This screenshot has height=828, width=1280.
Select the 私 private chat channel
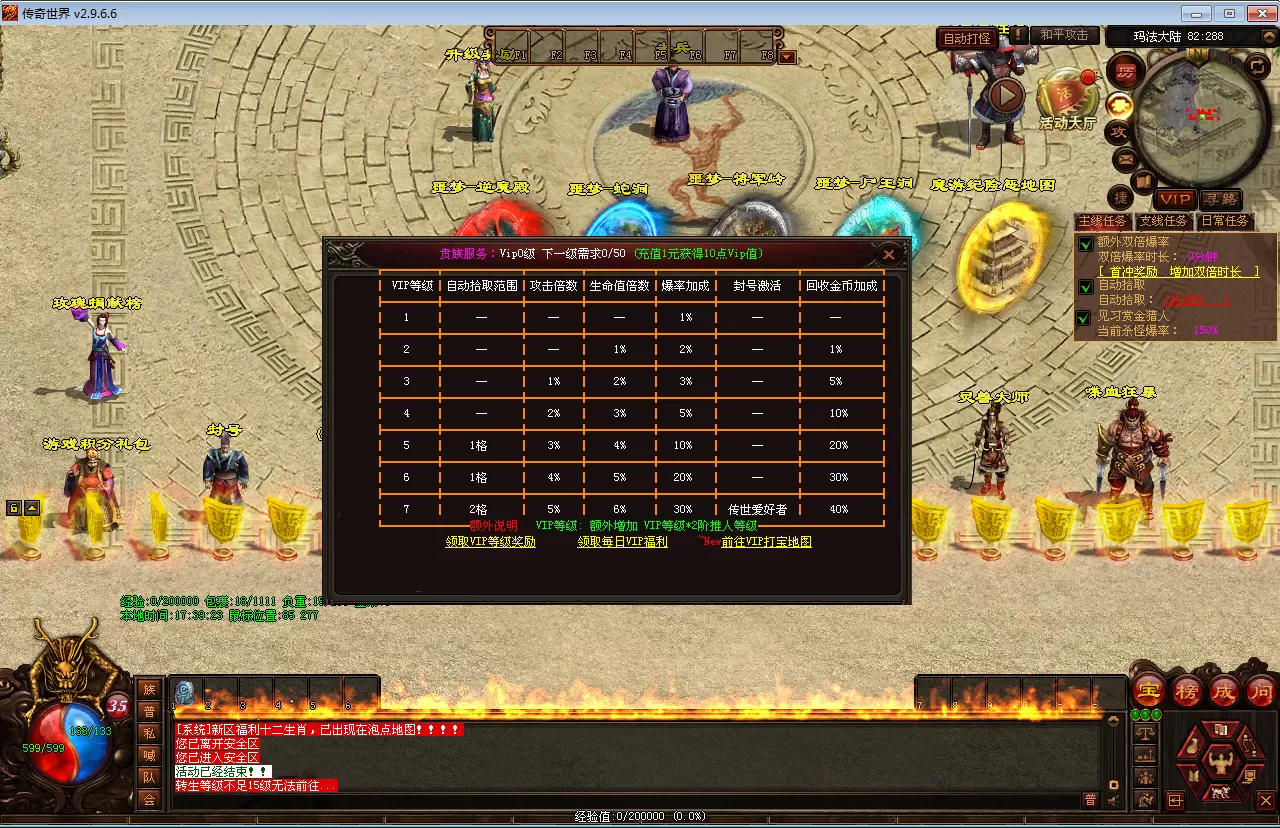149,733
